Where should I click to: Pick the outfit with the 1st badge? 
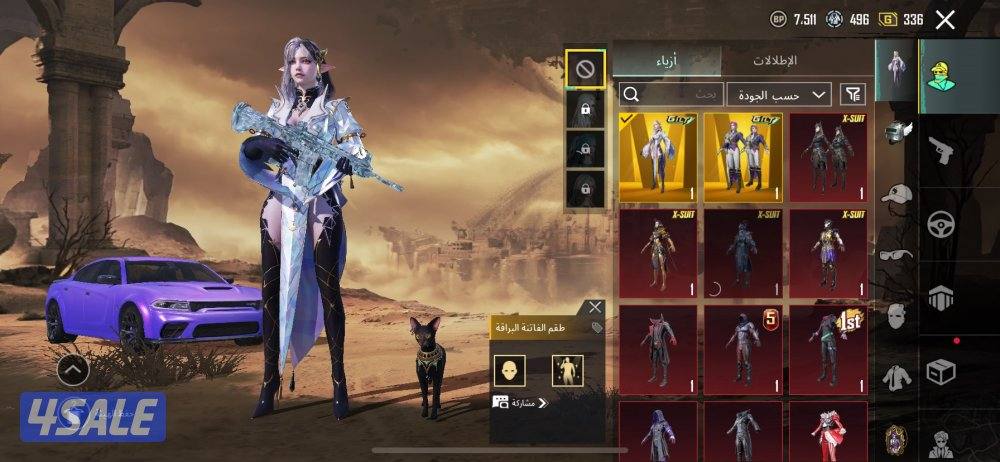coord(828,349)
